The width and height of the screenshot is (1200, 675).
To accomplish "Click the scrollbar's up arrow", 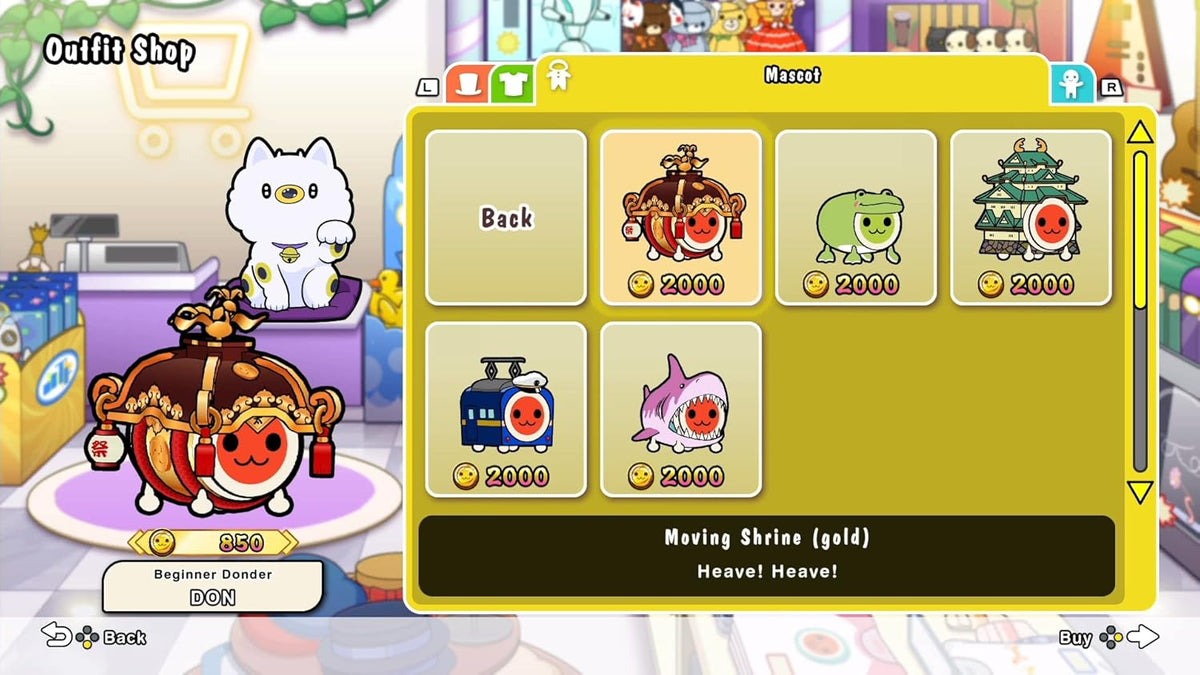I will click(x=1140, y=133).
